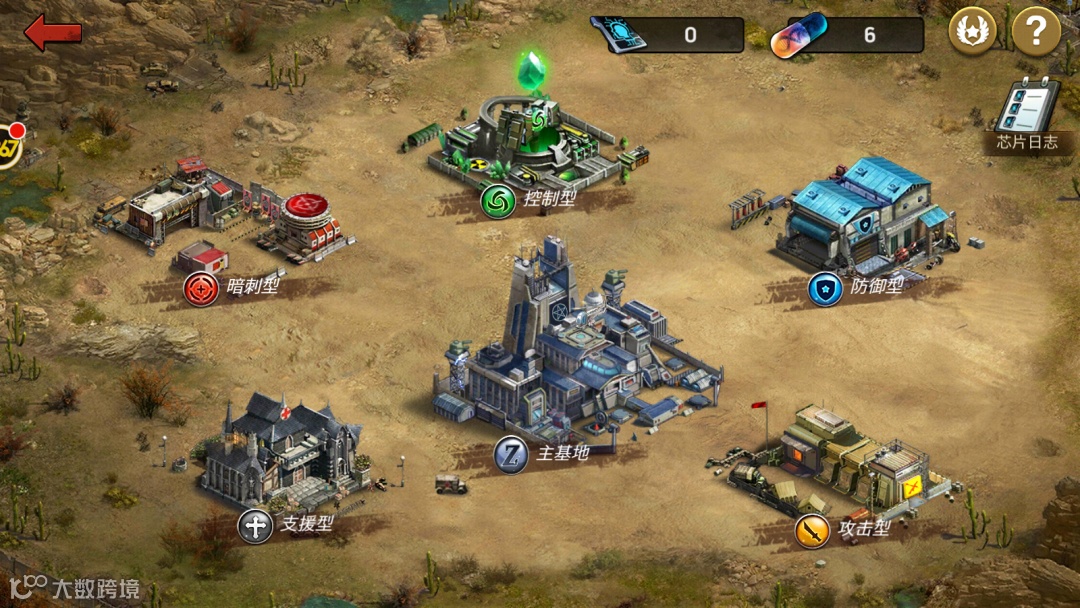Viewport: 1080px width, 608px height.
Task: Select the 暗刺型 assassin building label
Action: 234,289
